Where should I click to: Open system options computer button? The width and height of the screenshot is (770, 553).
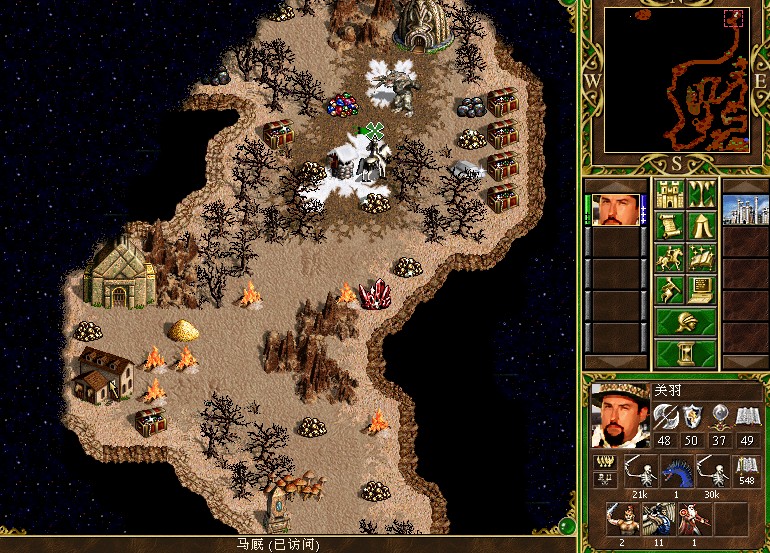[702, 290]
